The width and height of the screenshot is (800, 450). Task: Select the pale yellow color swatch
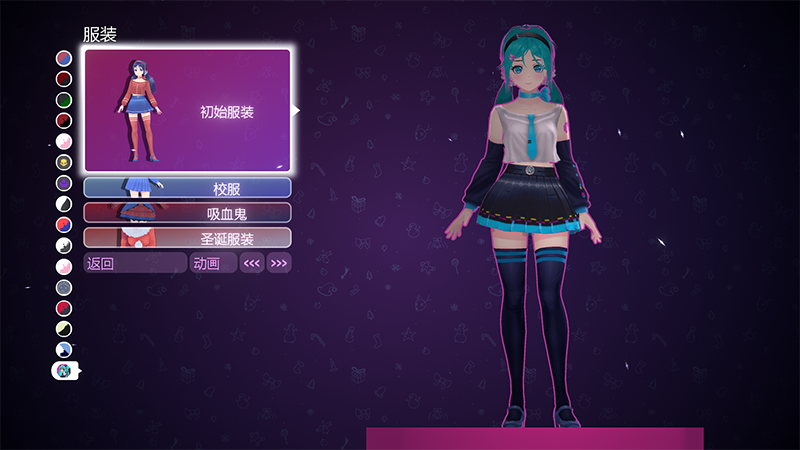point(64,329)
